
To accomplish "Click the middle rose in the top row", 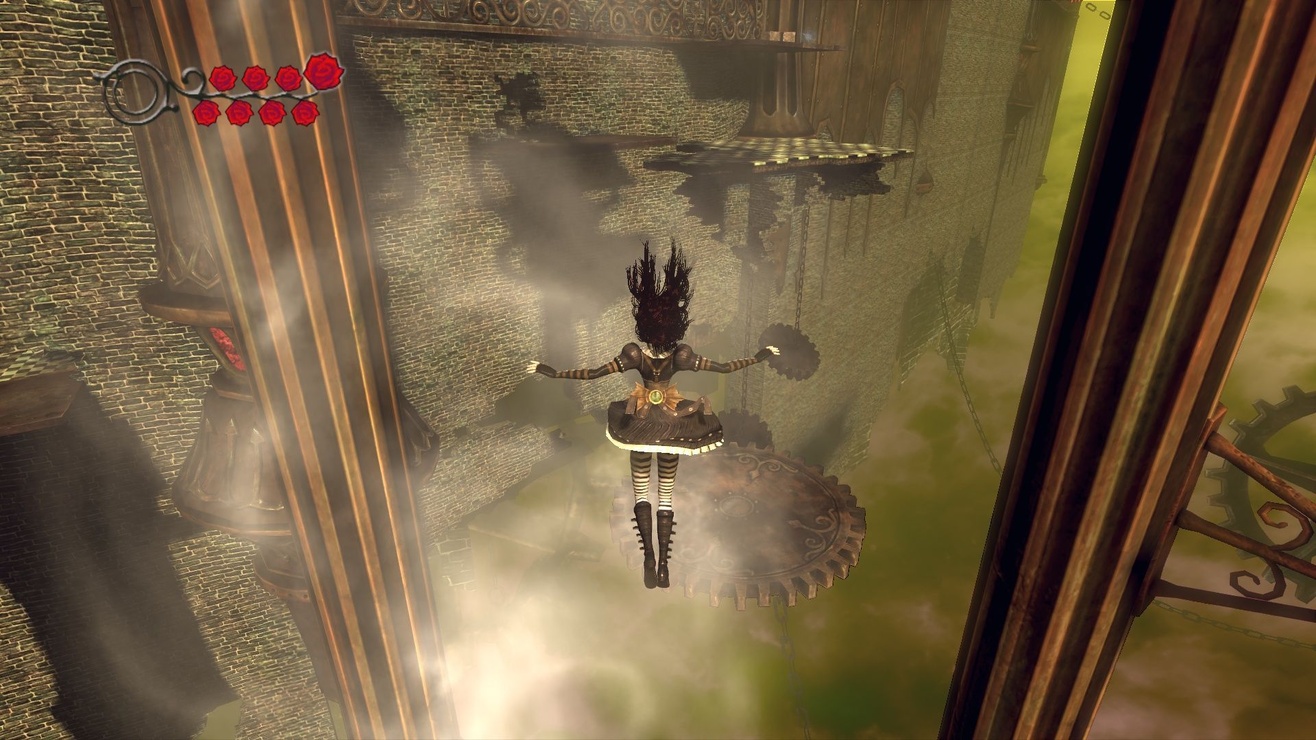I will pos(256,78).
